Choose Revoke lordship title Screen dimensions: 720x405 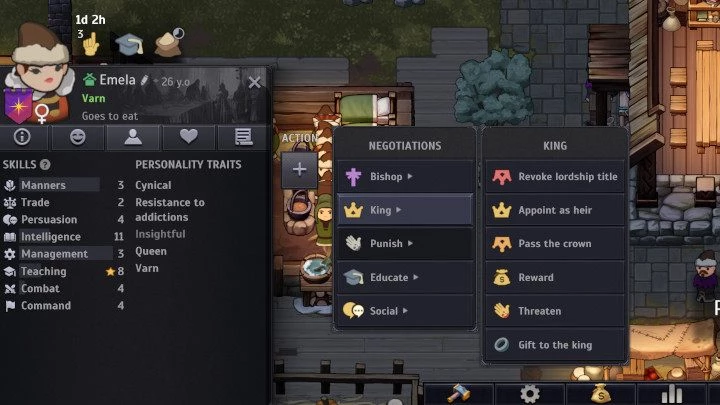pyautogui.click(x=555, y=177)
